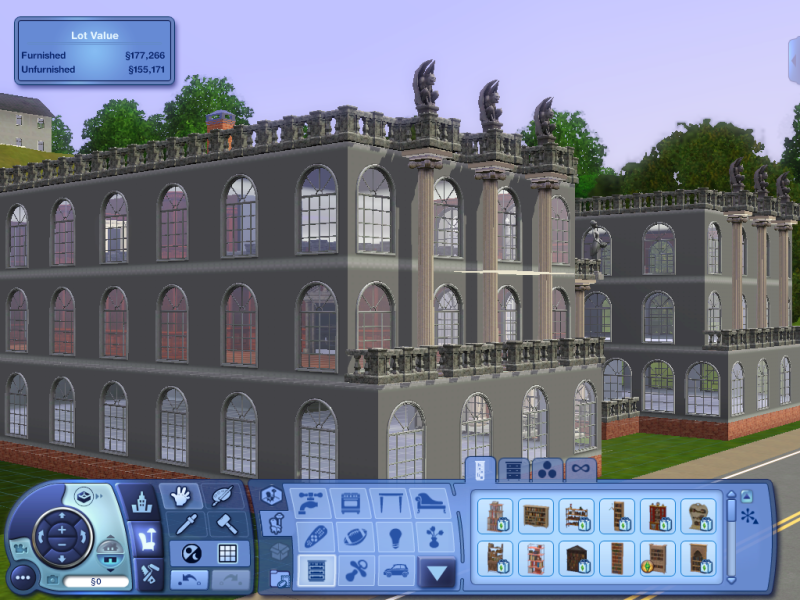This screenshot has width=800, height=600.
Task: Open the lighting bulb category
Action: click(394, 537)
